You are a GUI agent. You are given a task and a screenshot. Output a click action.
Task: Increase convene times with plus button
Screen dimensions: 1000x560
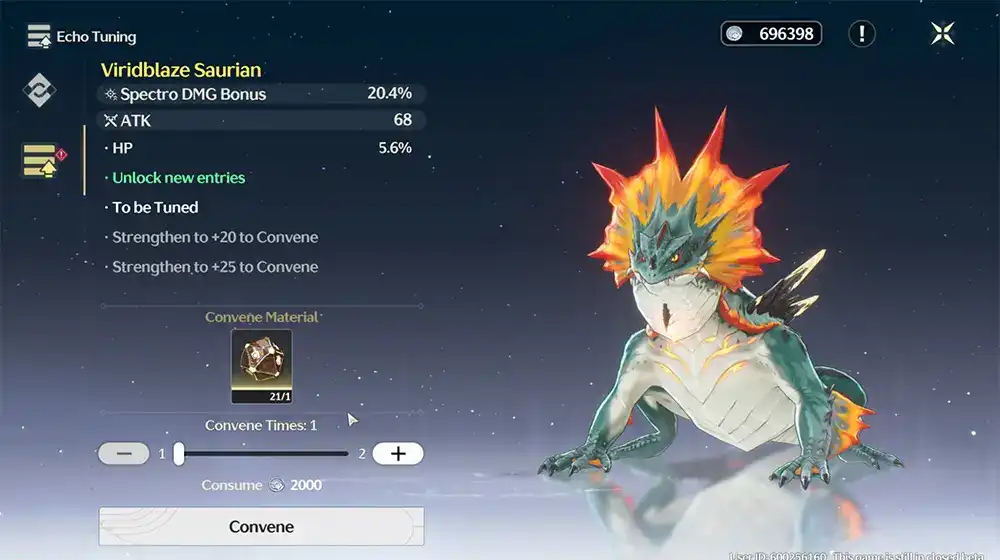(398, 454)
